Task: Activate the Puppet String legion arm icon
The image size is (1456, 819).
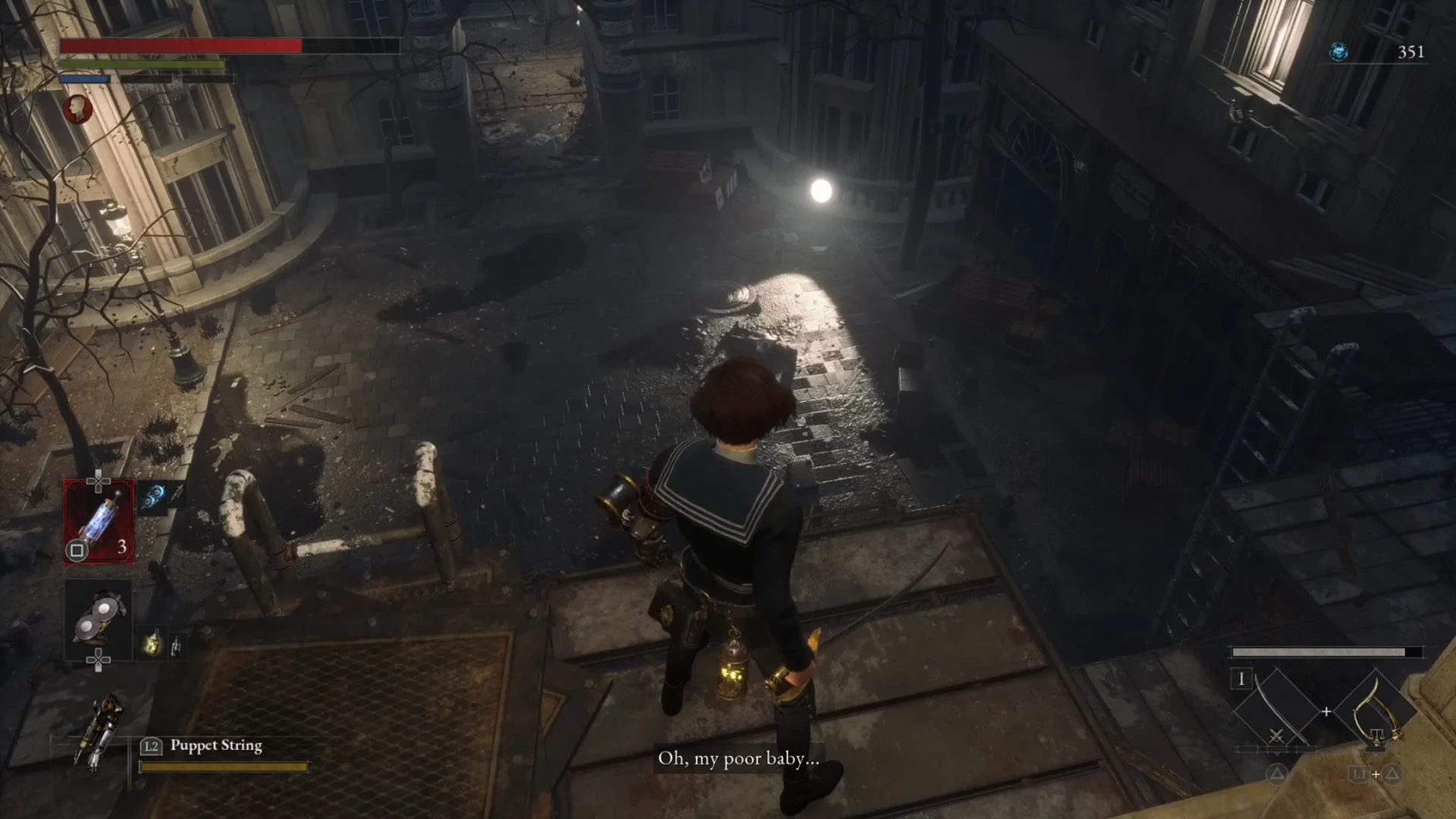Action: 102,732
